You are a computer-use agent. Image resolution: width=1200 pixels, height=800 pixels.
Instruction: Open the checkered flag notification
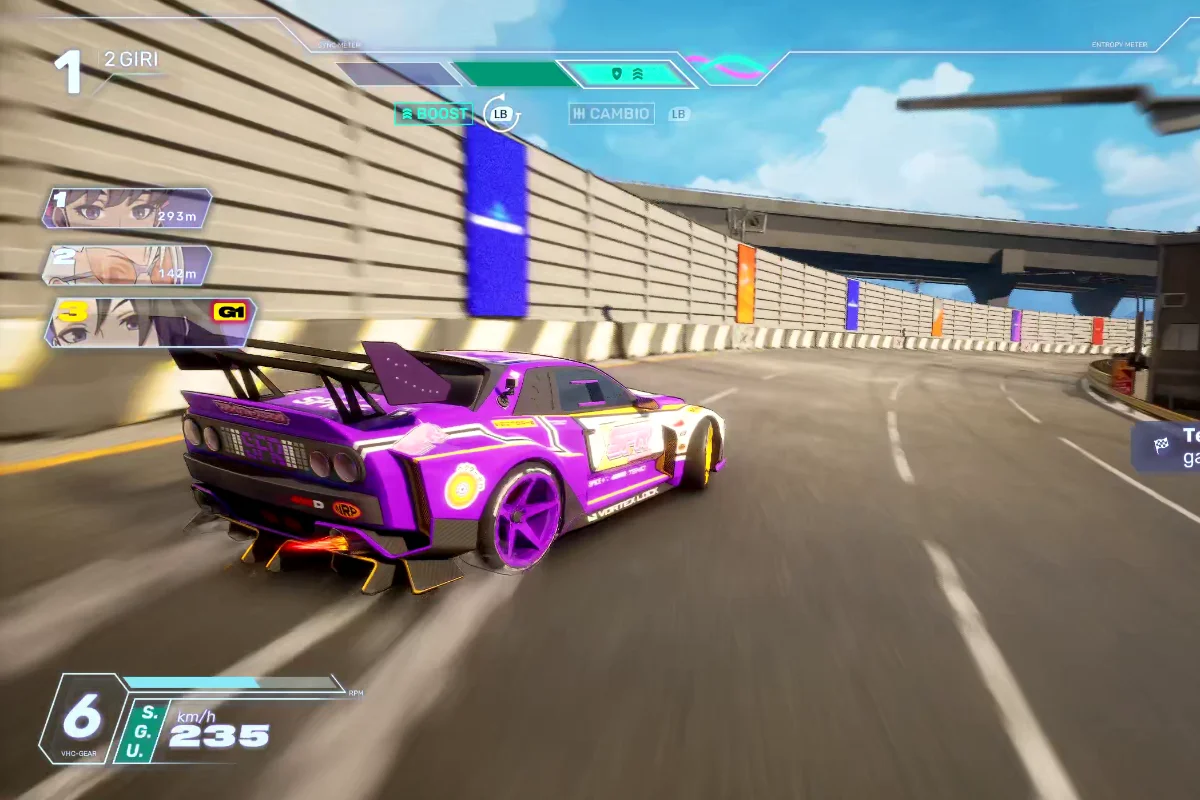(x=1166, y=446)
